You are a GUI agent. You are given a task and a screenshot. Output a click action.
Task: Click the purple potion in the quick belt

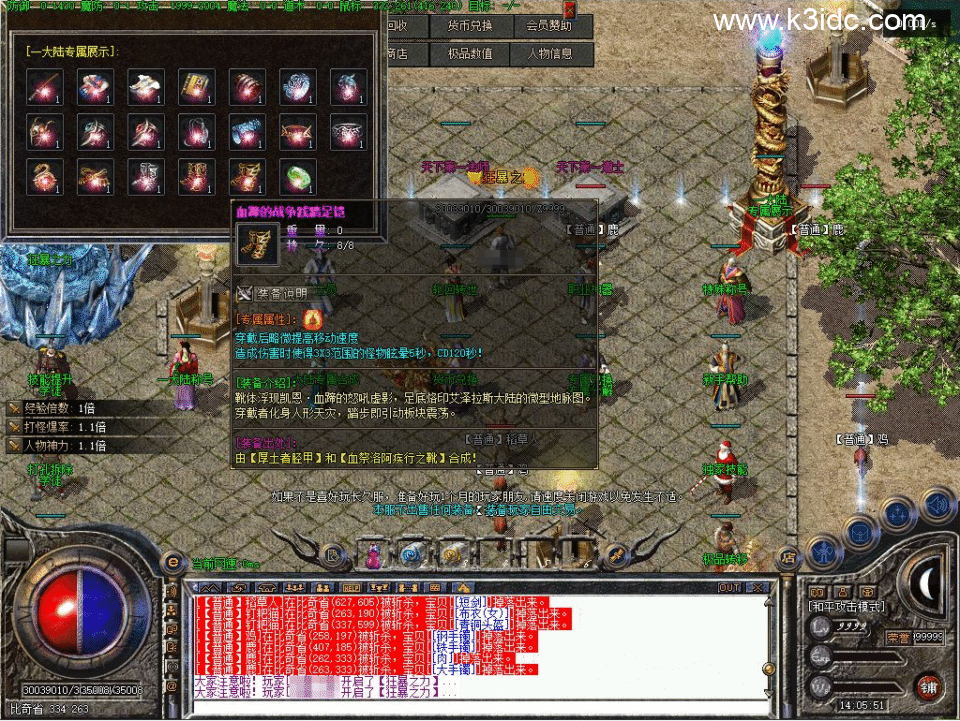(371, 553)
